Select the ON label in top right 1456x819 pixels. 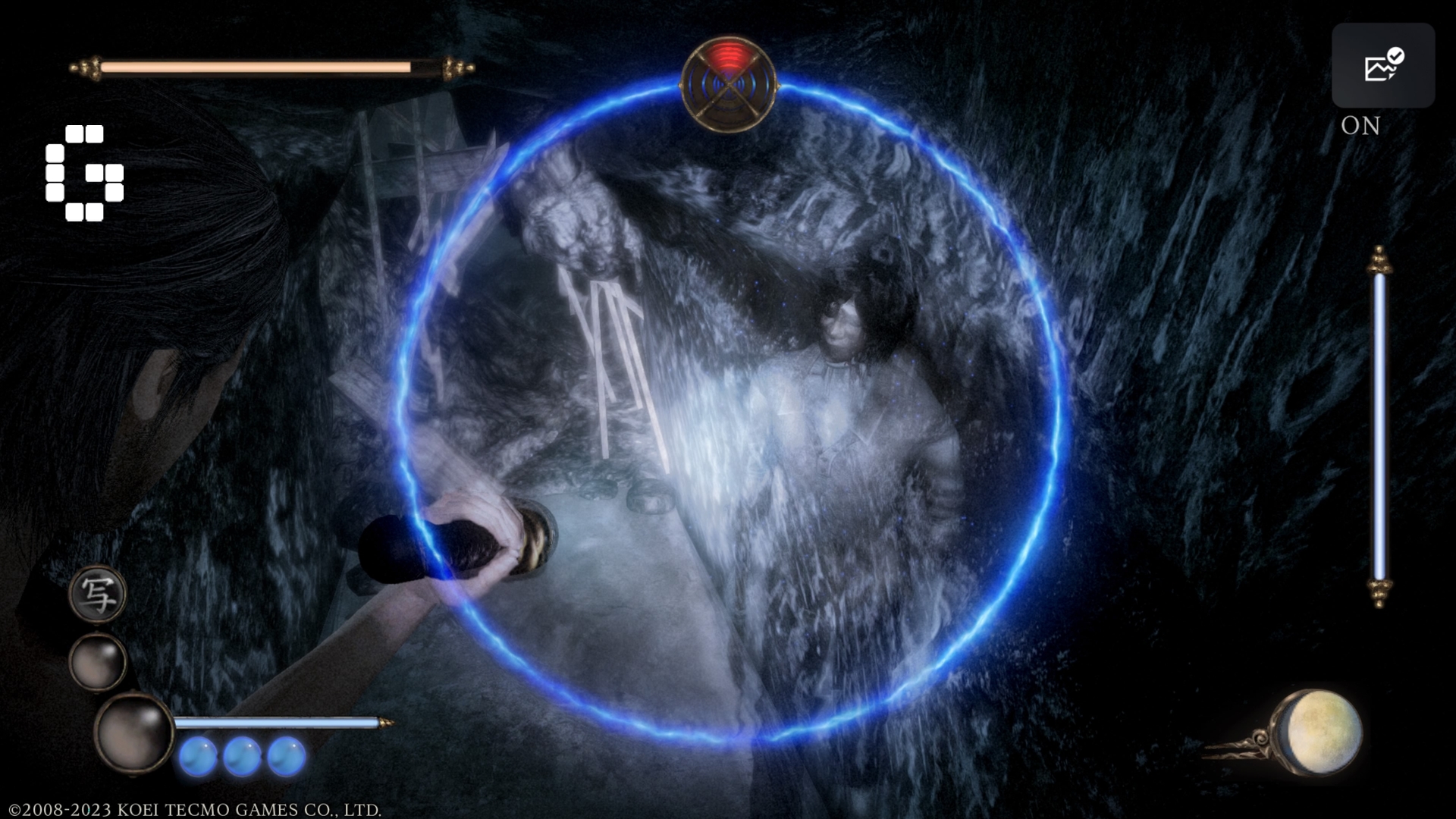[x=1360, y=126]
